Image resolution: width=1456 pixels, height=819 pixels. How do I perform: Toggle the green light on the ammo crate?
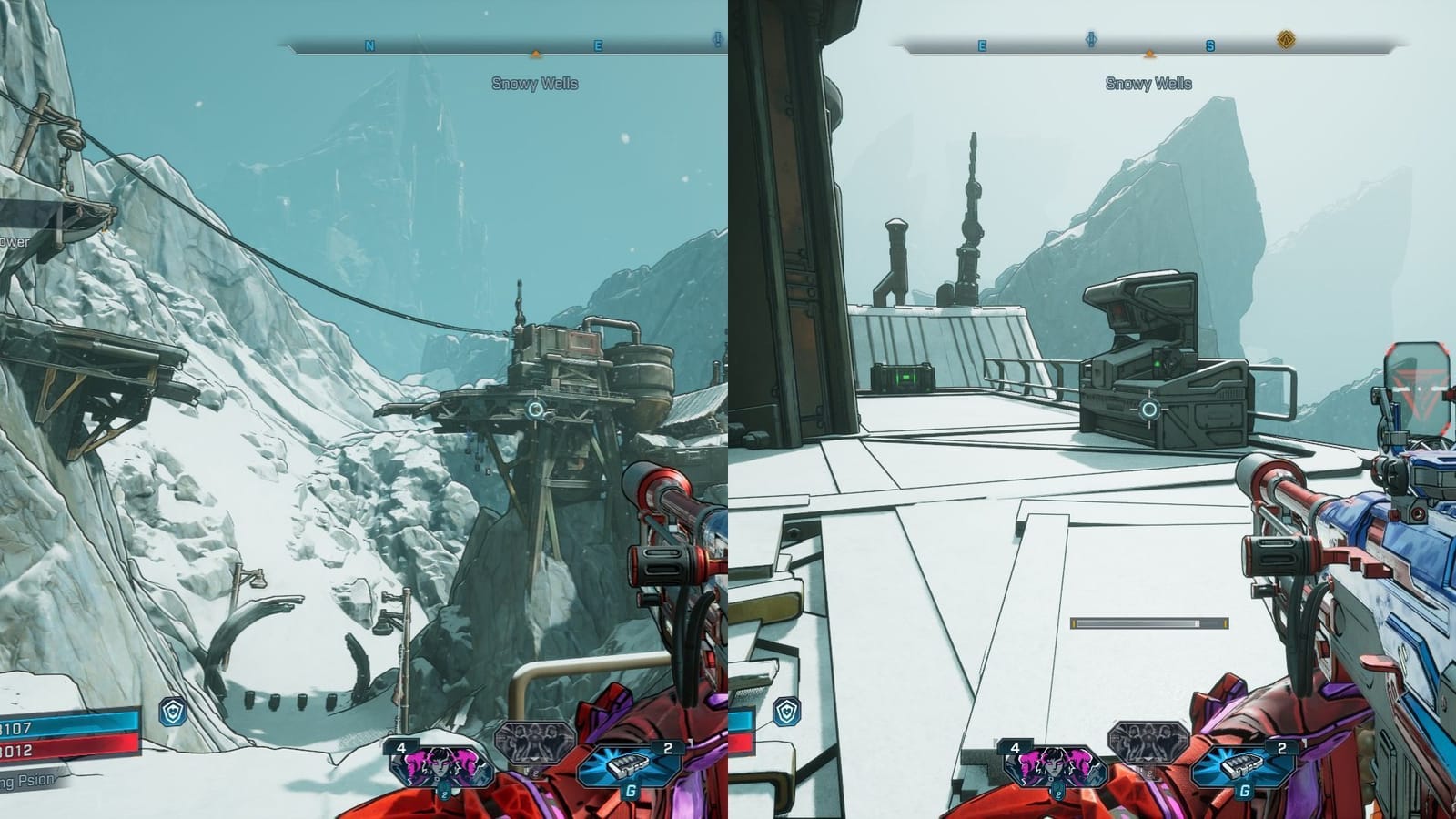click(x=905, y=378)
